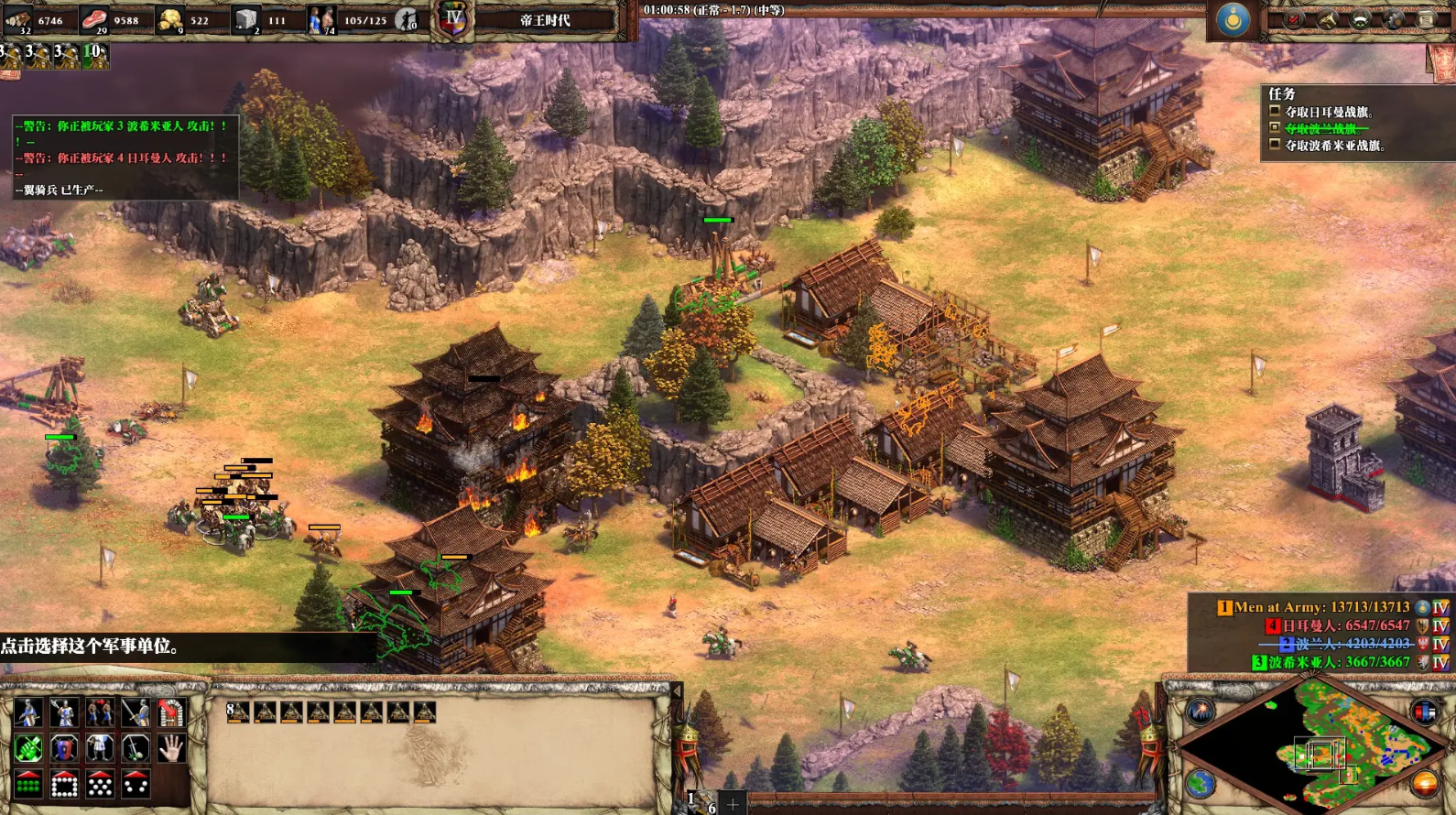This screenshot has height=815, width=1456.
Task: Select the guard shield icon
Action: (64, 748)
